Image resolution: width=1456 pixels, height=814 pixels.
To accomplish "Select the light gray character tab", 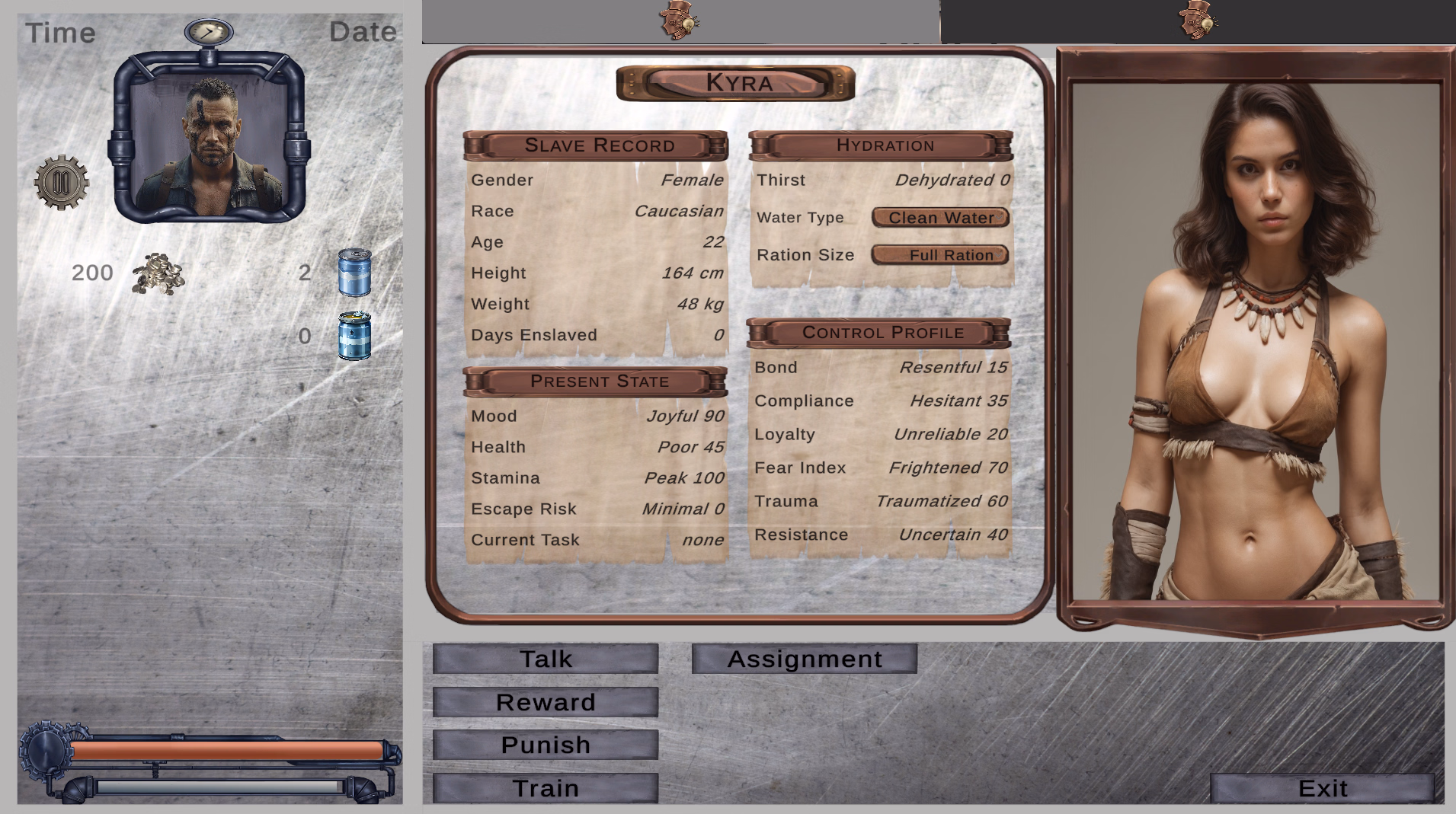I will 680,21.
